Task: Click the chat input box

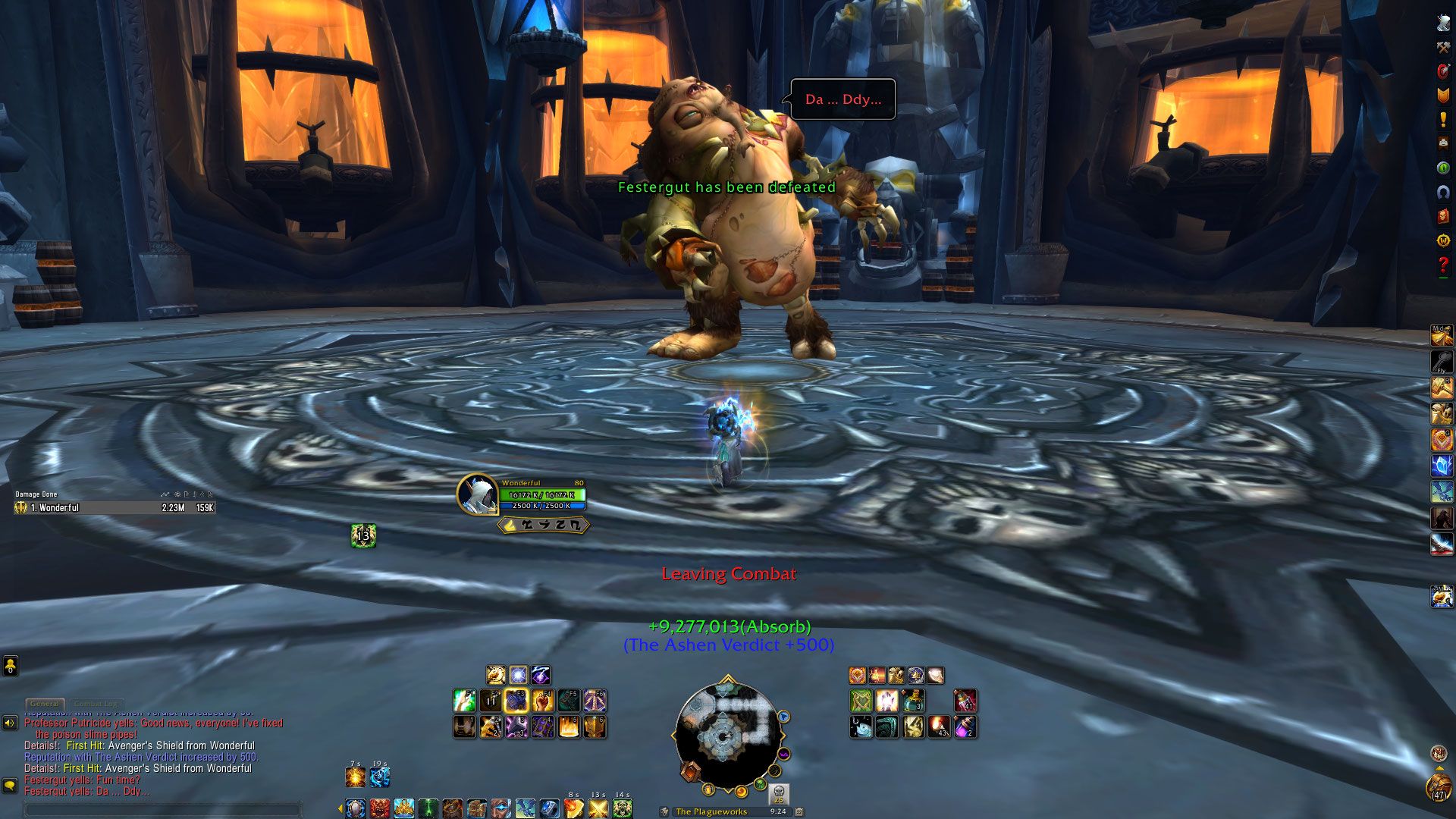Action: (x=163, y=809)
